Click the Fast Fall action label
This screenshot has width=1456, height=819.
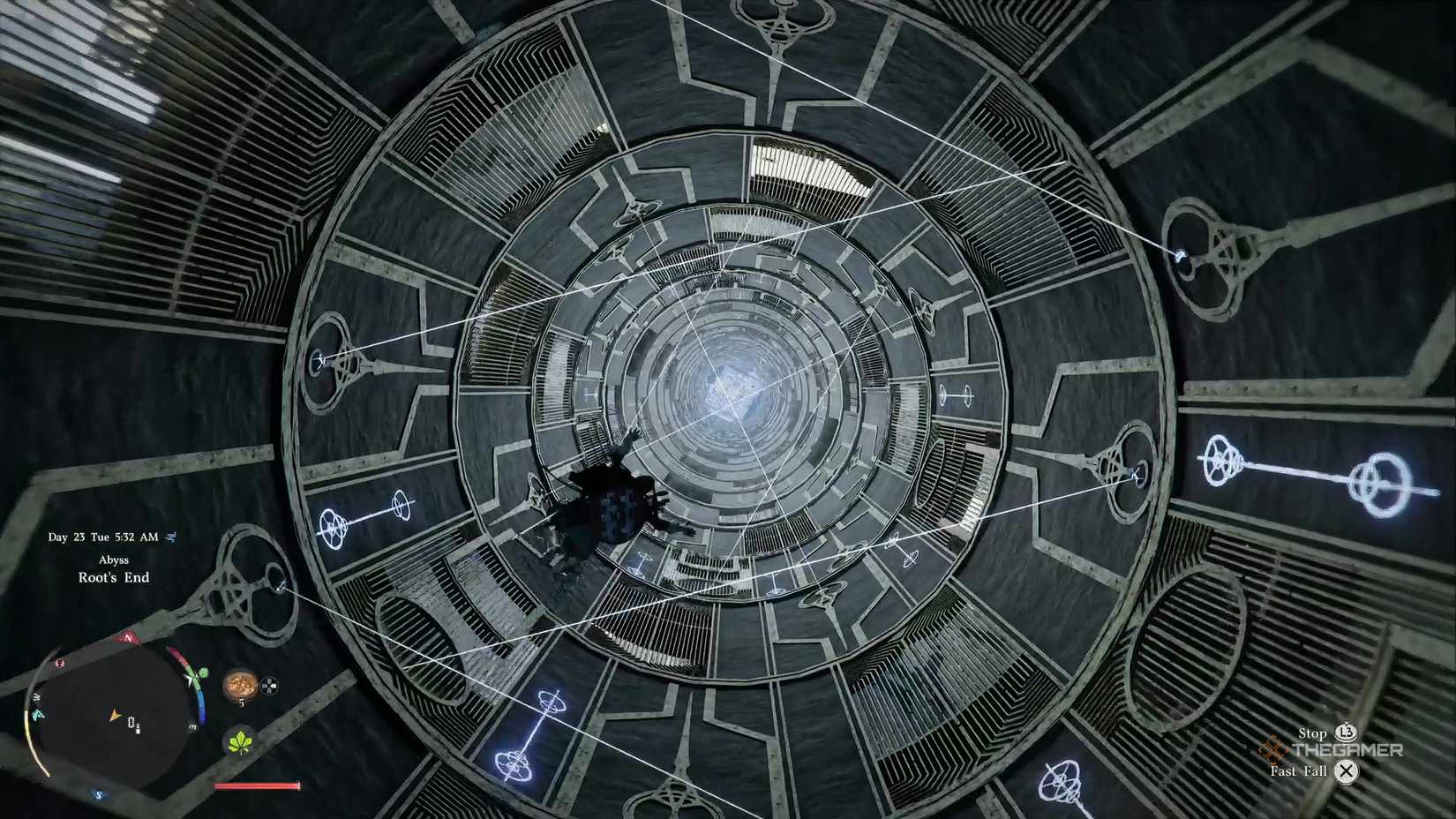pyautogui.click(x=1299, y=771)
